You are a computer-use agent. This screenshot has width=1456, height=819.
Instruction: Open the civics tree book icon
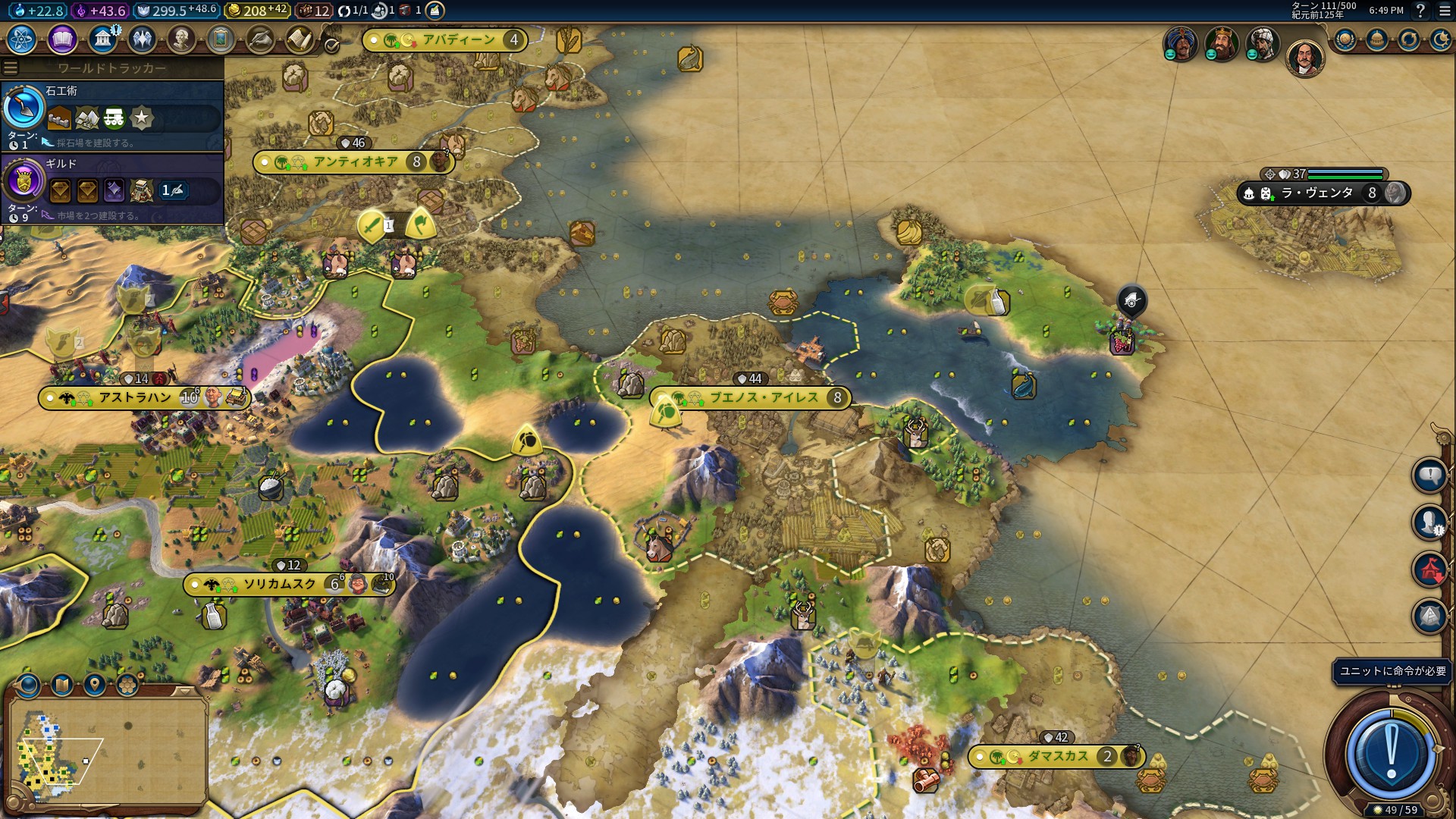[62, 39]
